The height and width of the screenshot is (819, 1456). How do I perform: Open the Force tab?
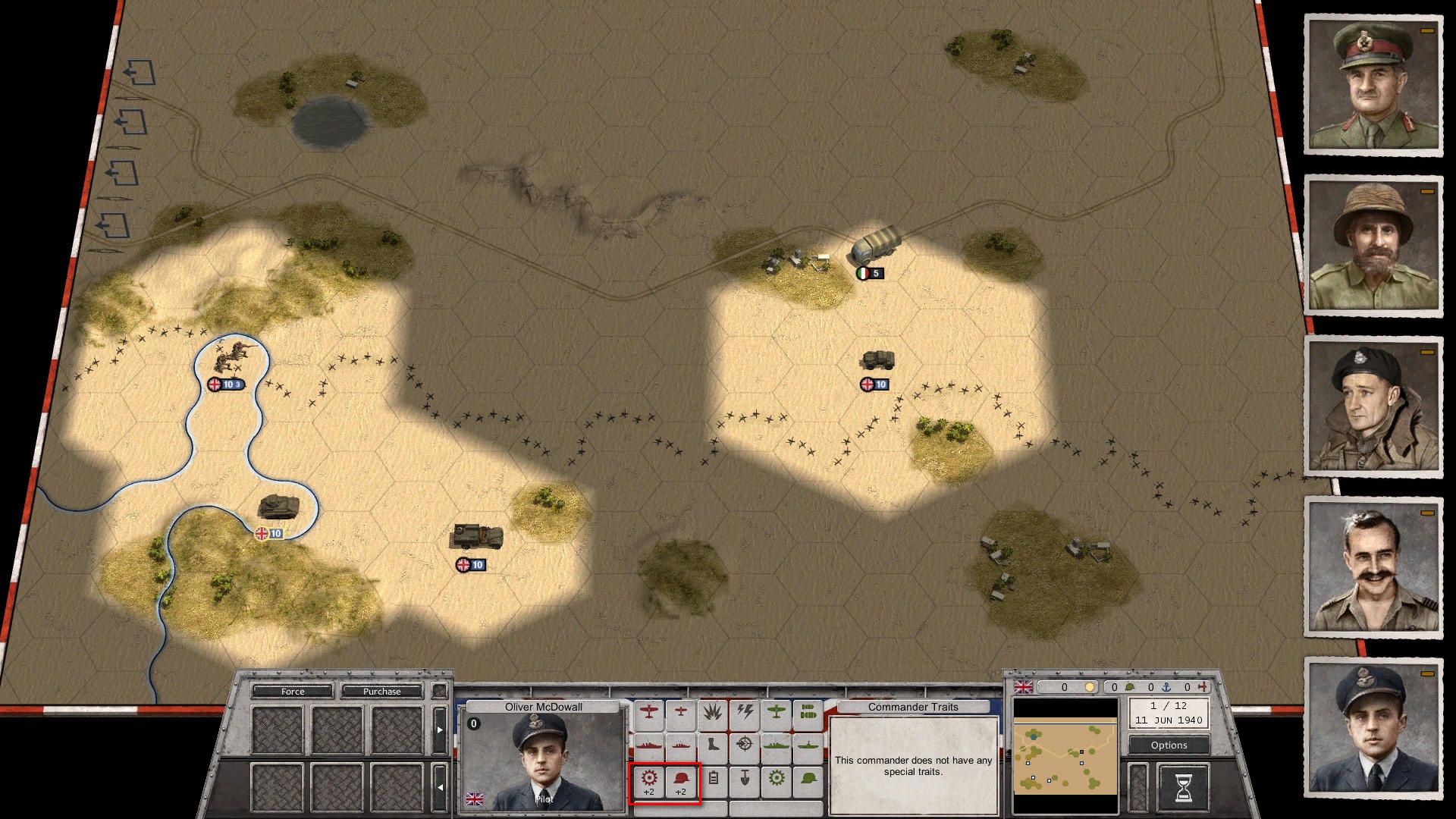click(293, 692)
